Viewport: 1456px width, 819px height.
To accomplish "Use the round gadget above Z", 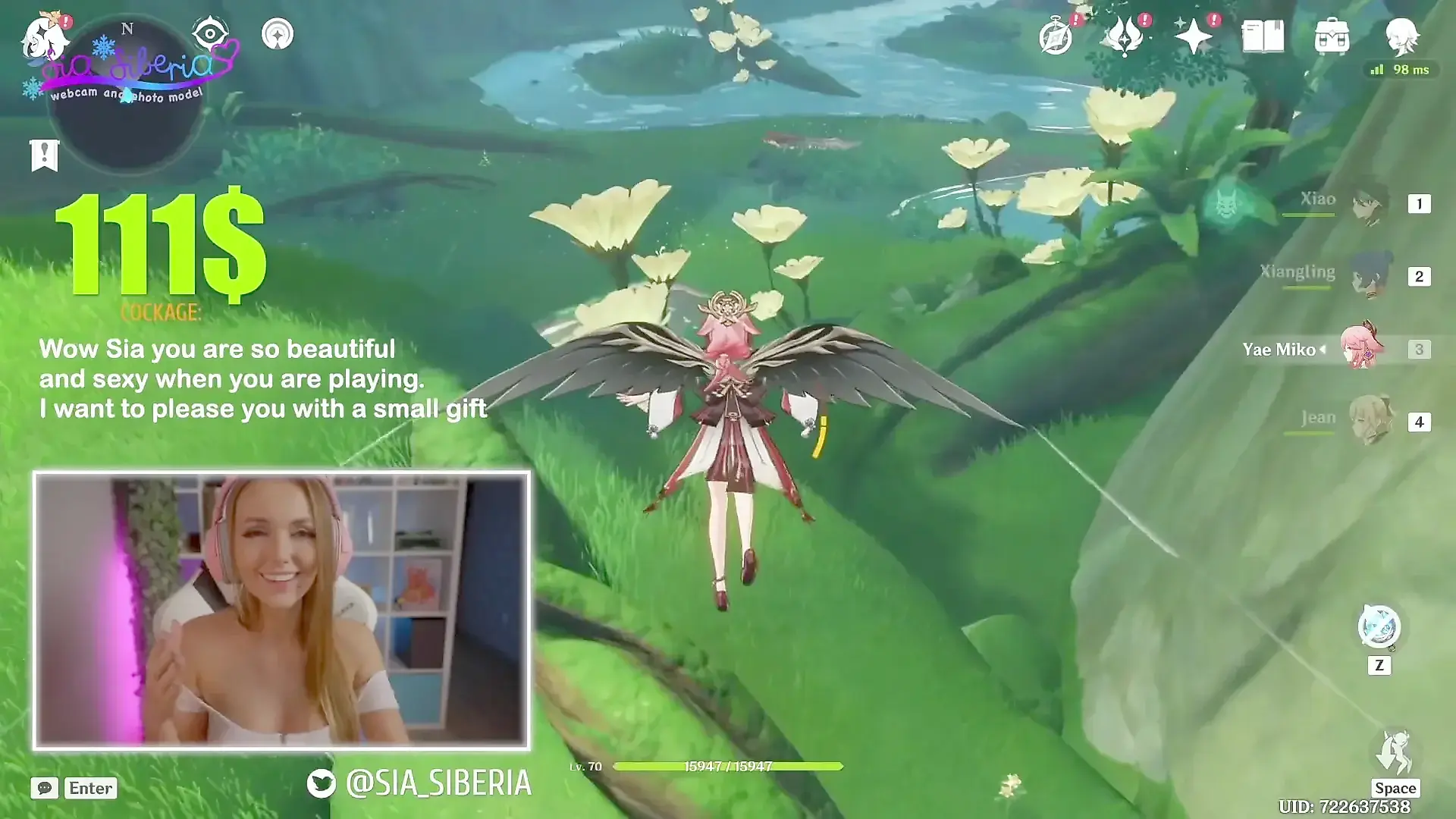I will tap(1379, 628).
